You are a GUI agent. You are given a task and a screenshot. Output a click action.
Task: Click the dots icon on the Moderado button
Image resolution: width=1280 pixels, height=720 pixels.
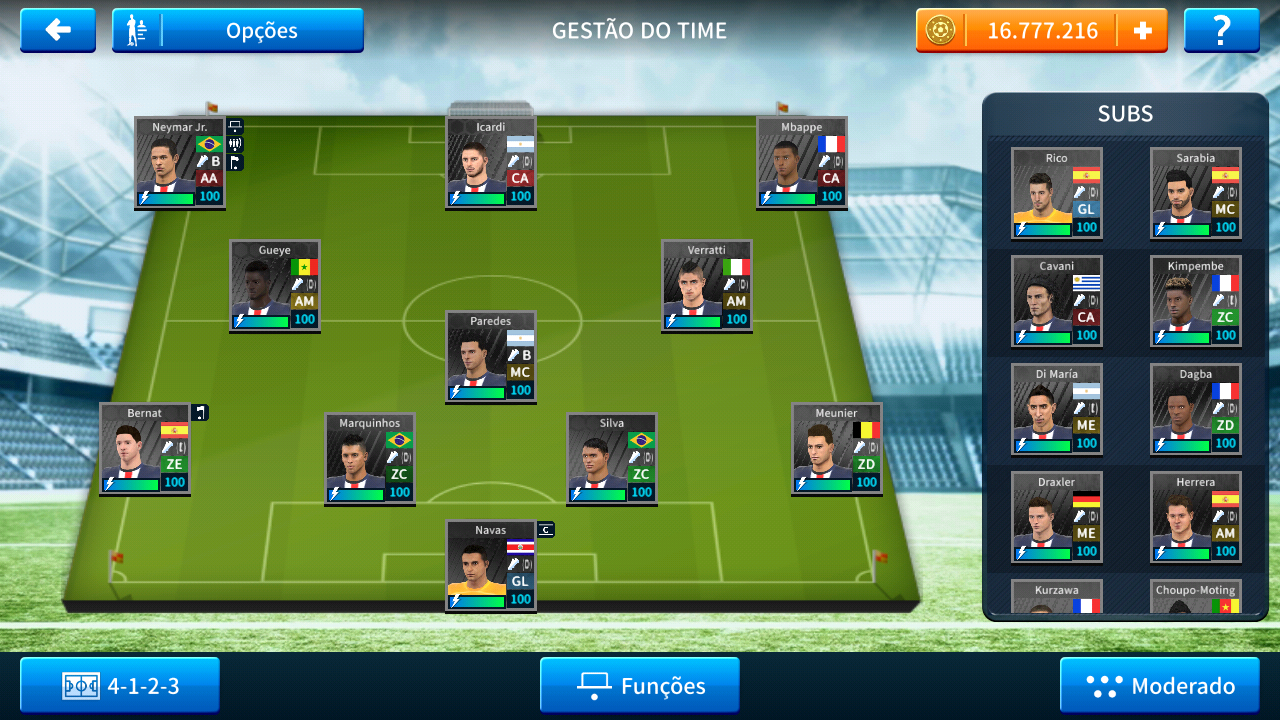(x=1104, y=685)
